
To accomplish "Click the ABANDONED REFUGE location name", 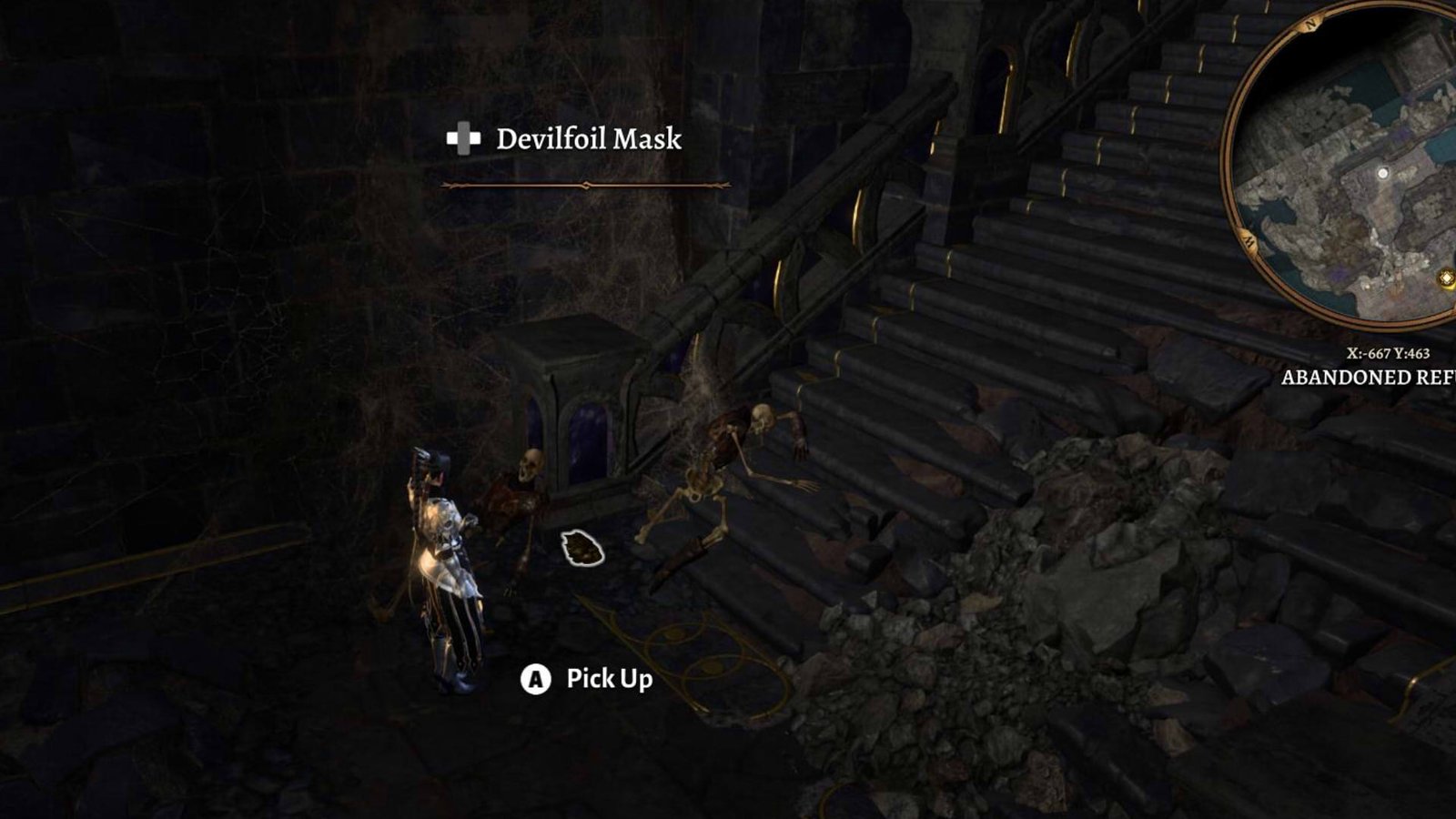I will (1365, 376).
